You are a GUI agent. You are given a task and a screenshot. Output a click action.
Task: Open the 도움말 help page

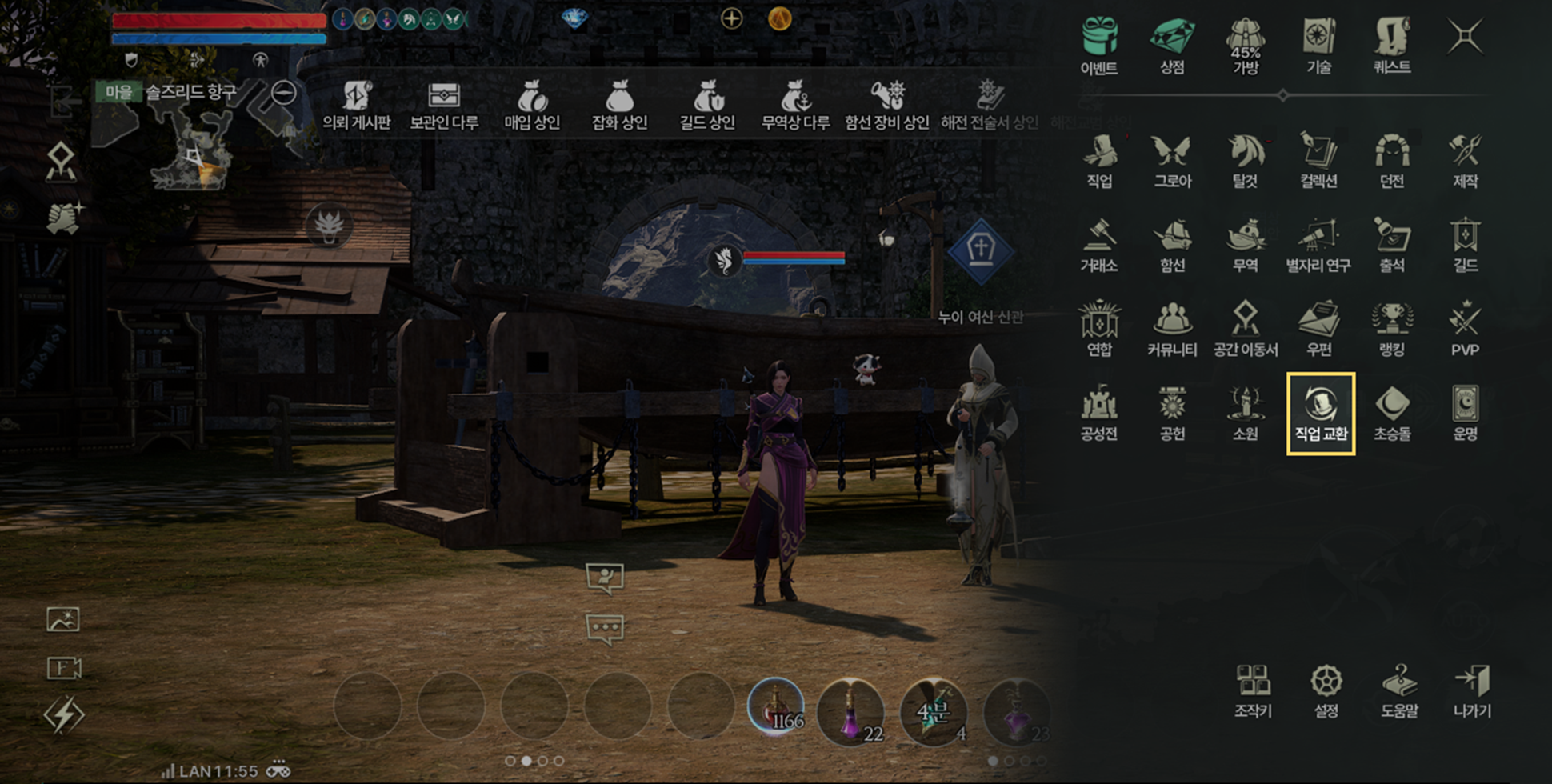[1399, 690]
